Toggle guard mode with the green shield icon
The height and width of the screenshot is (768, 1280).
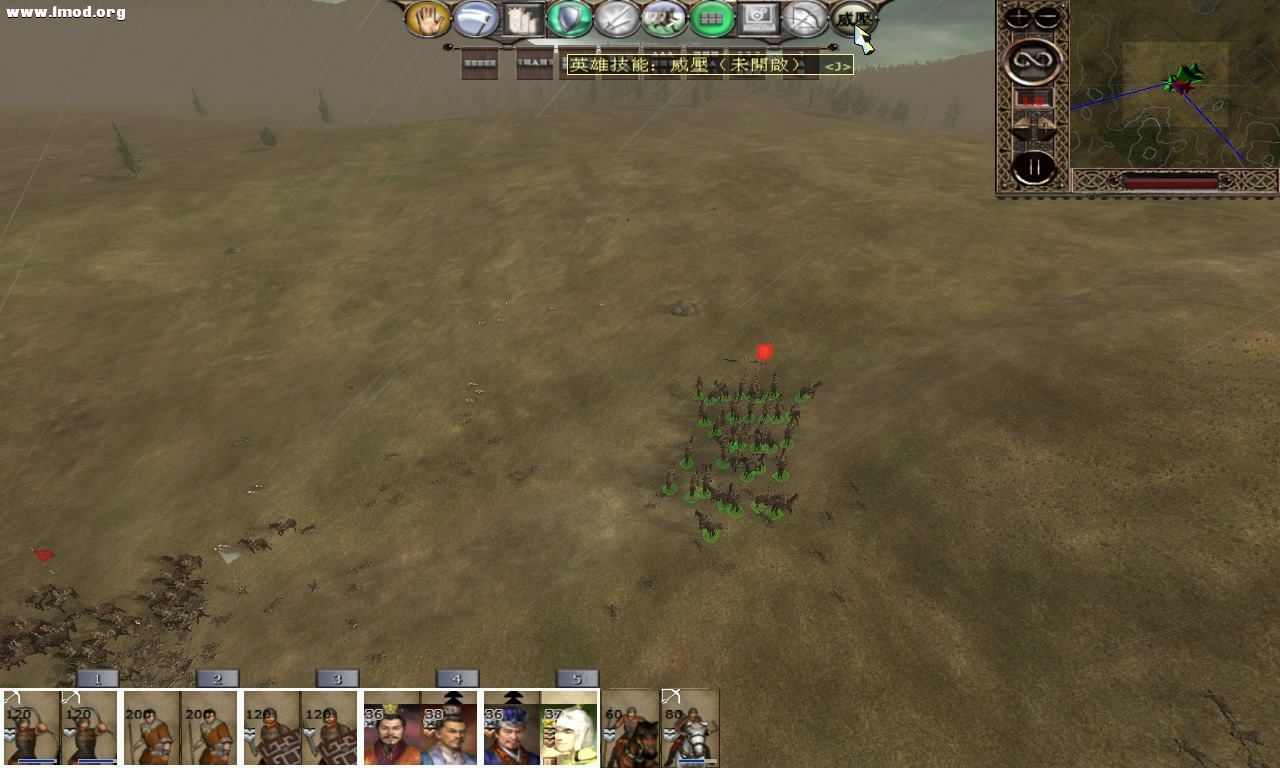click(568, 18)
